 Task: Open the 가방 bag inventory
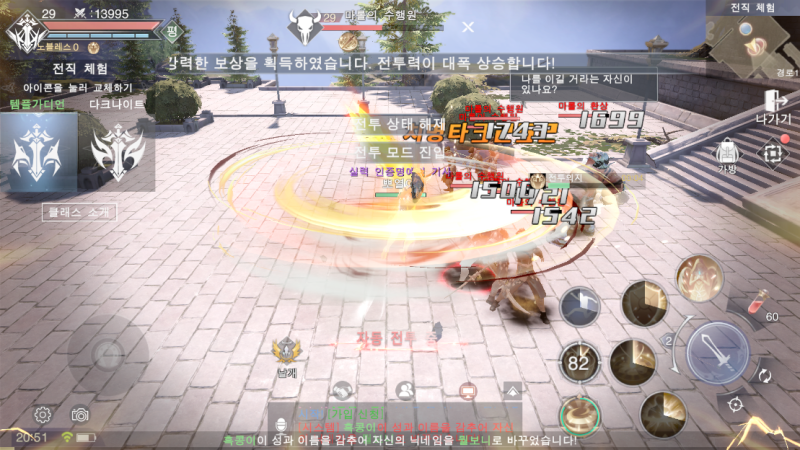pos(727,155)
